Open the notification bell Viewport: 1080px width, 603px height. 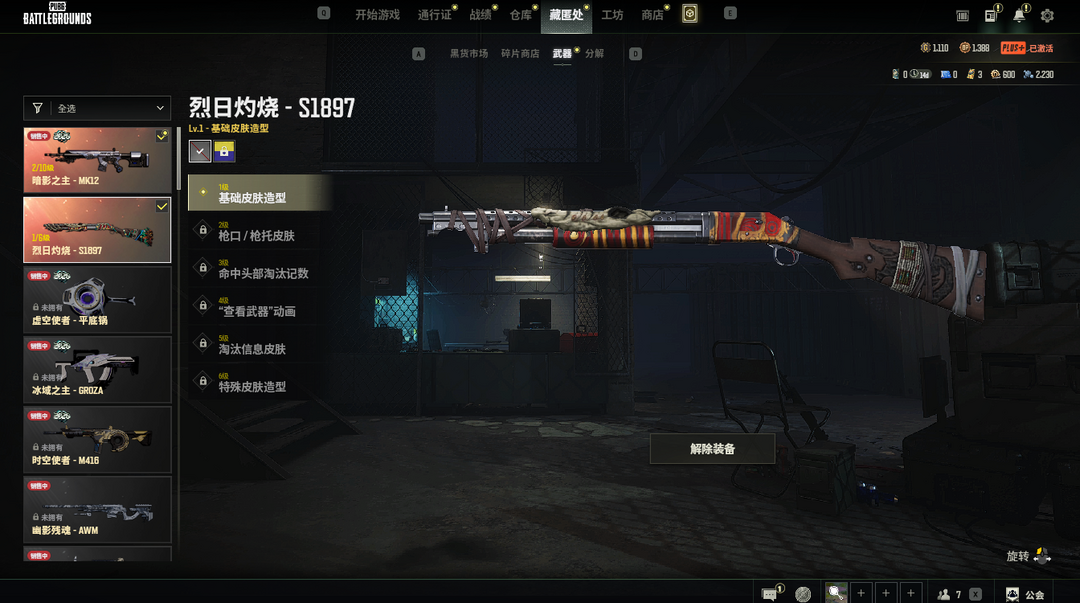(1019, 16)
